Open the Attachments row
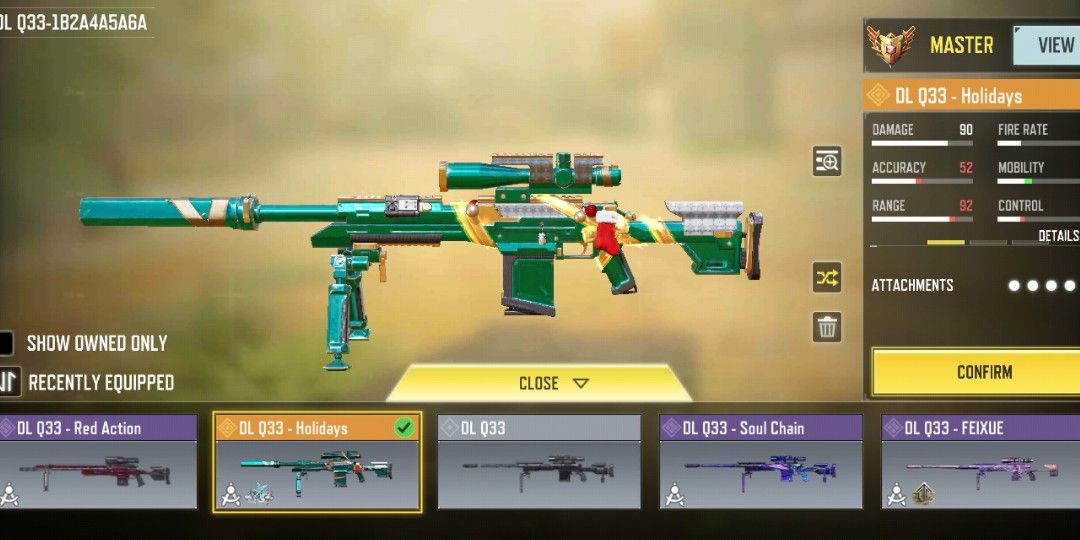 click(970, 285)
